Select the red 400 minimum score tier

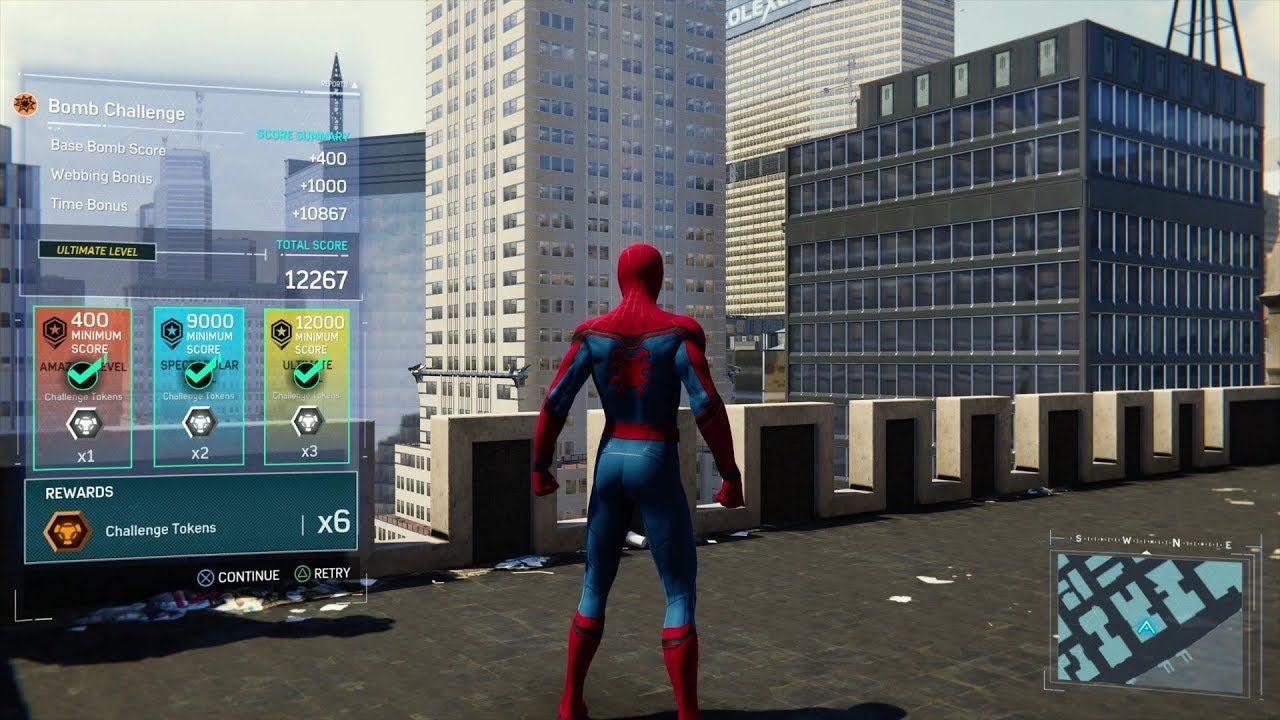click(x=82, y=387)
